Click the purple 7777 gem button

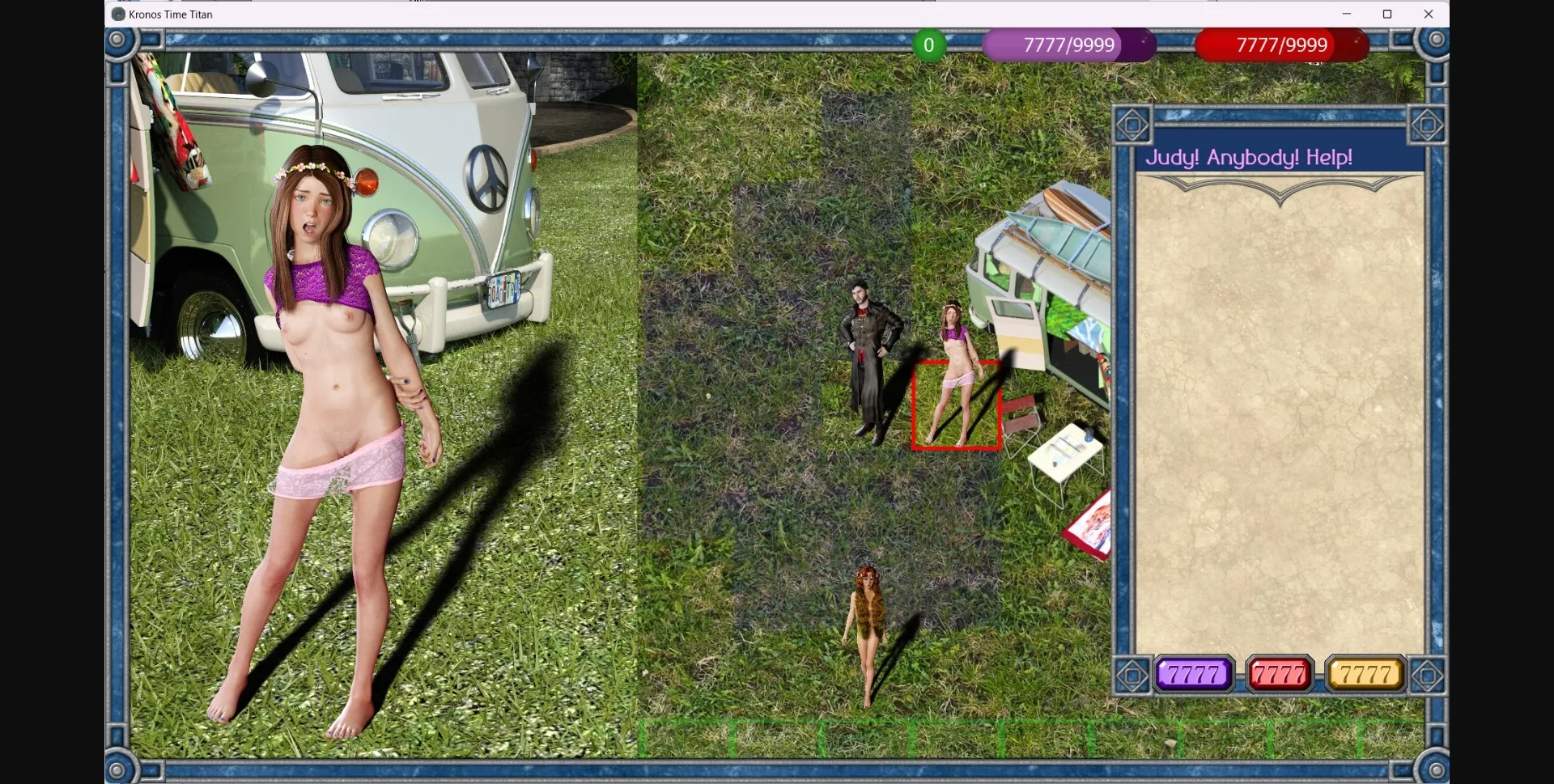pyautogui.click(x=1192, y=674)
